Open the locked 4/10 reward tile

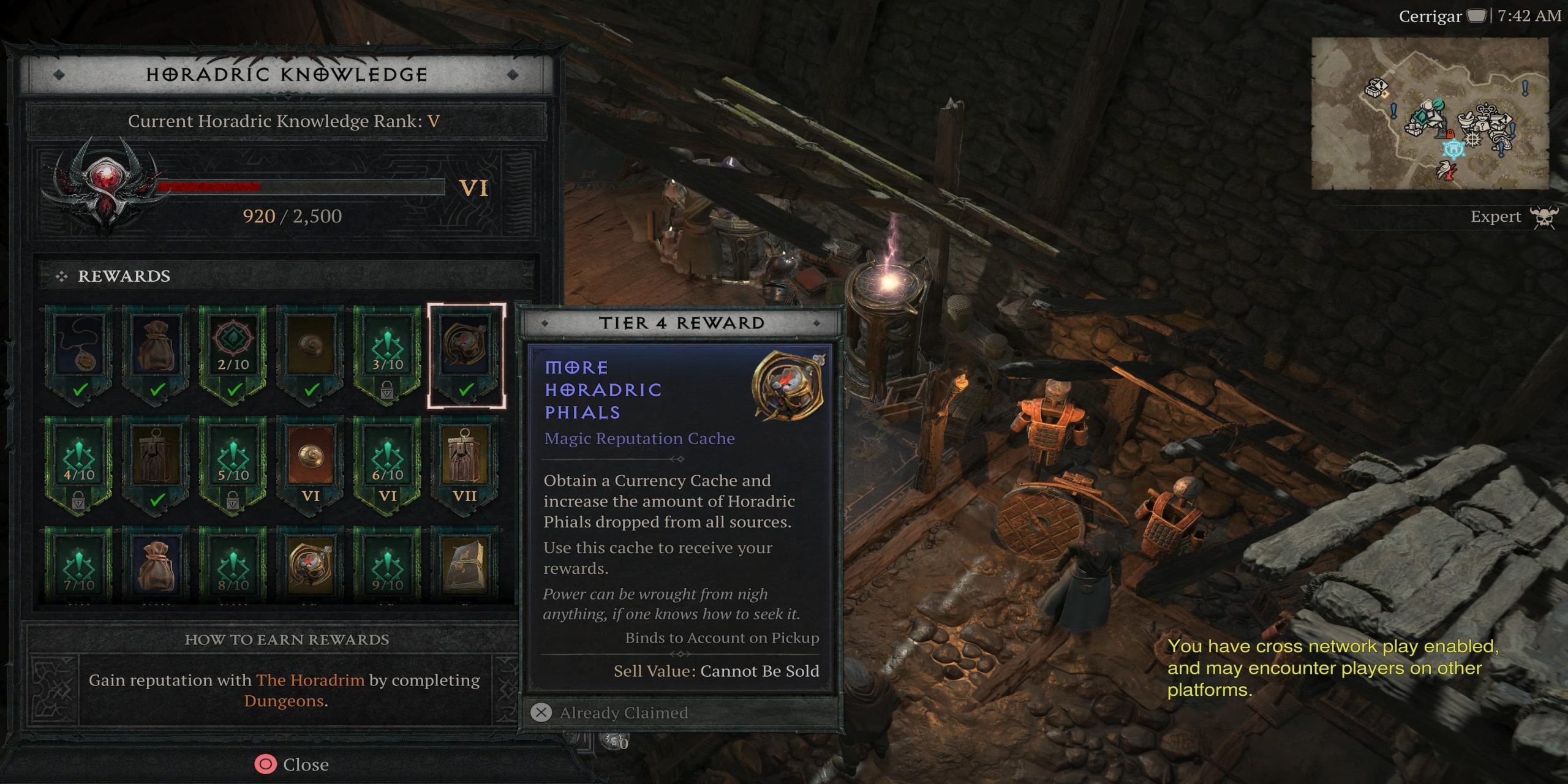pyautogui.click(x=80, y=463)
